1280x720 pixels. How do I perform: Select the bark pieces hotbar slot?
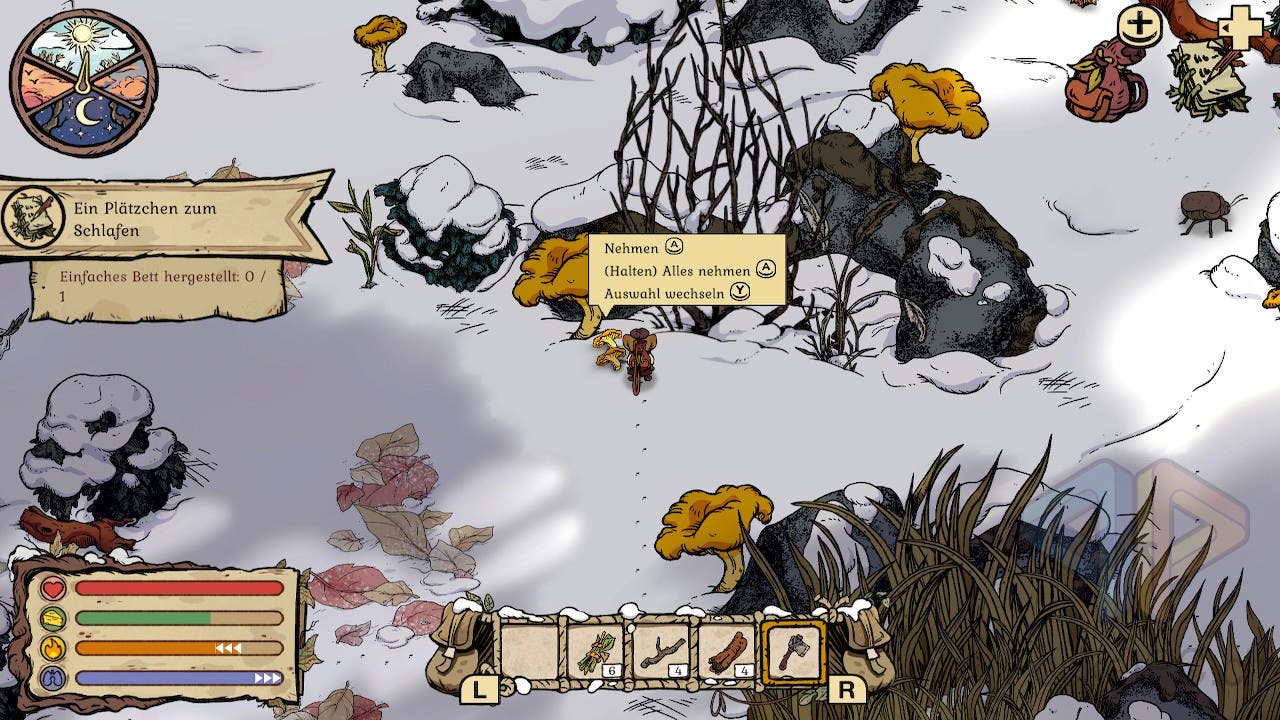click(x=727, y=652)
